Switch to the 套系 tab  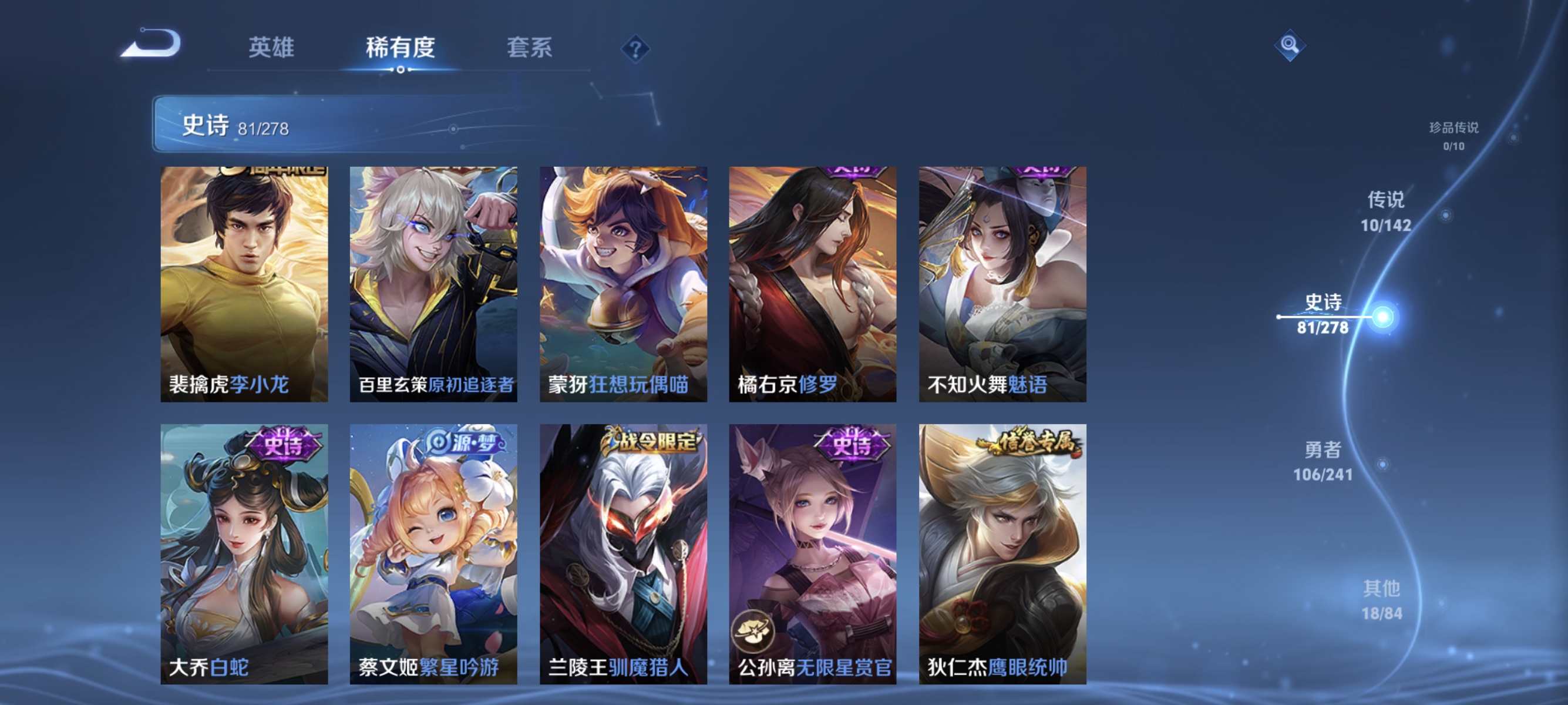(530, 49)
